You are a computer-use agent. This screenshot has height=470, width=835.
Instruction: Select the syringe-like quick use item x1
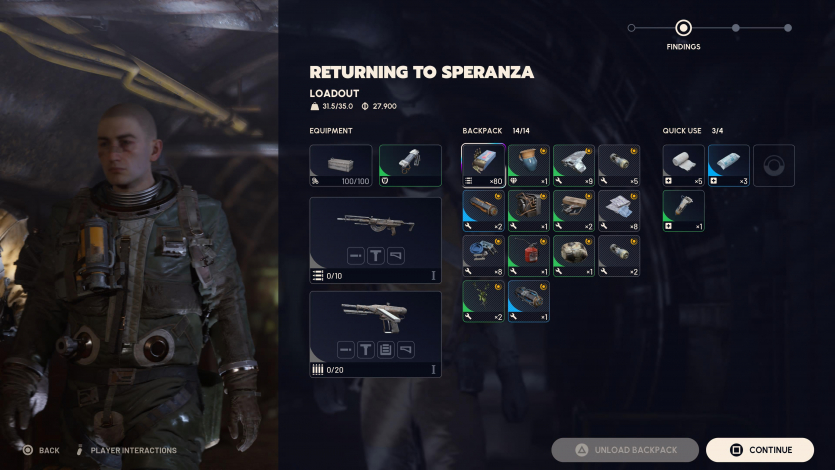(683, 210)
